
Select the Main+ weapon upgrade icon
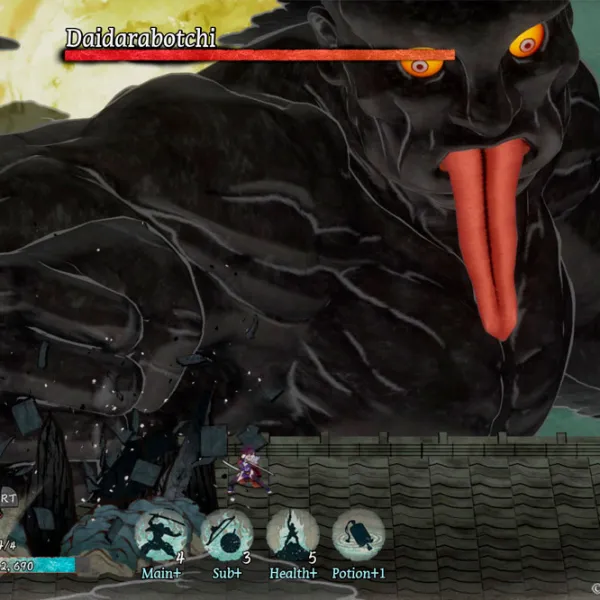pos(161,537)
